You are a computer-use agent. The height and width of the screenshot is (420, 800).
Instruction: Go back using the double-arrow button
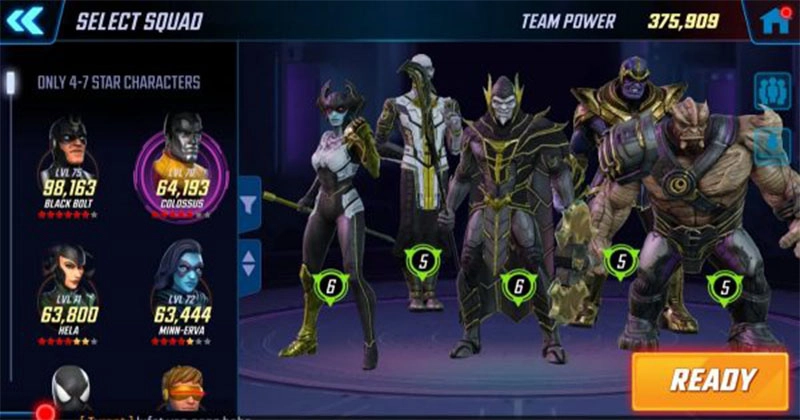tap(25, 21)
